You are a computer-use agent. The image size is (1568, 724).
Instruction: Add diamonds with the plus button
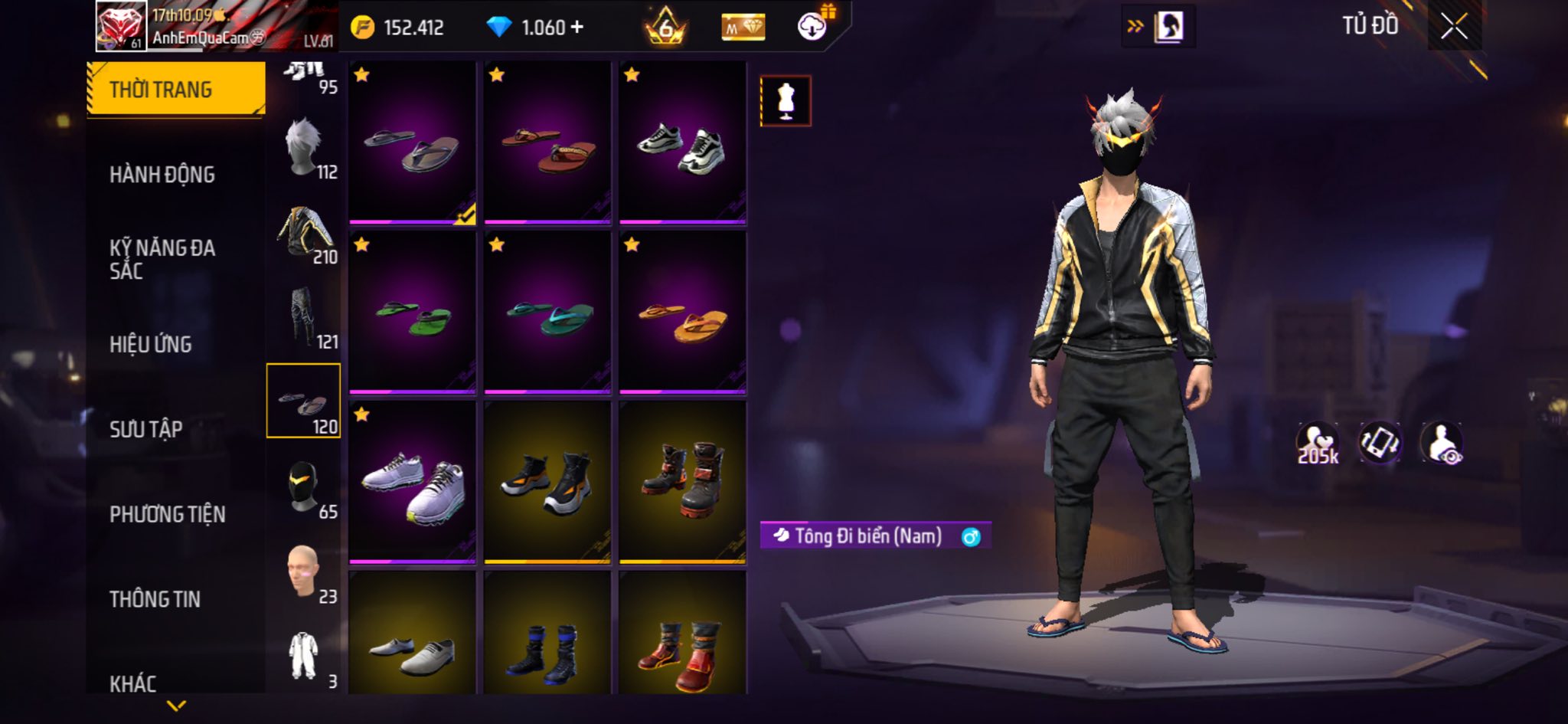577,28
